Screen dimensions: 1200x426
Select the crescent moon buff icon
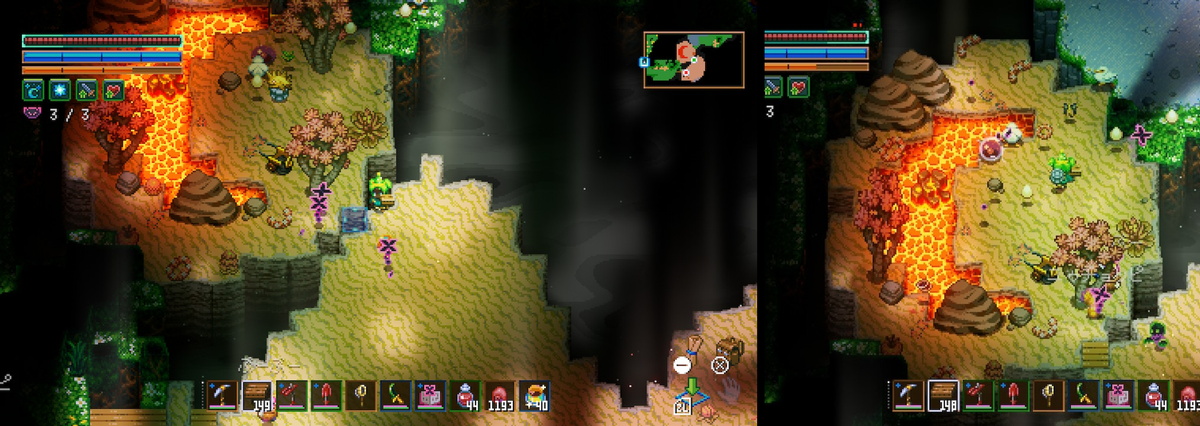point(32,90)
